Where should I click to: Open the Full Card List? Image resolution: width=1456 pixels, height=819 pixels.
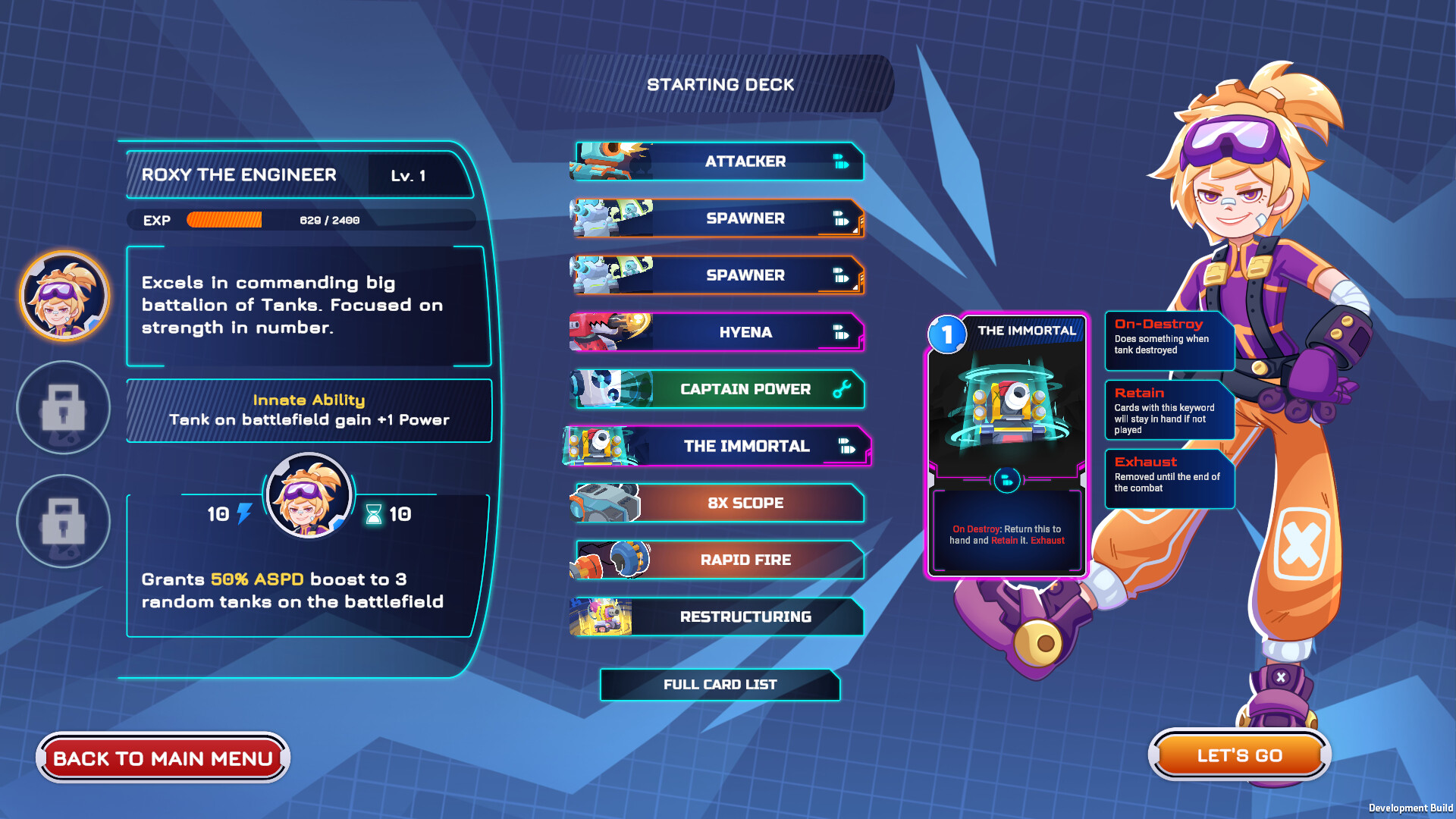[x=720, y=684]
